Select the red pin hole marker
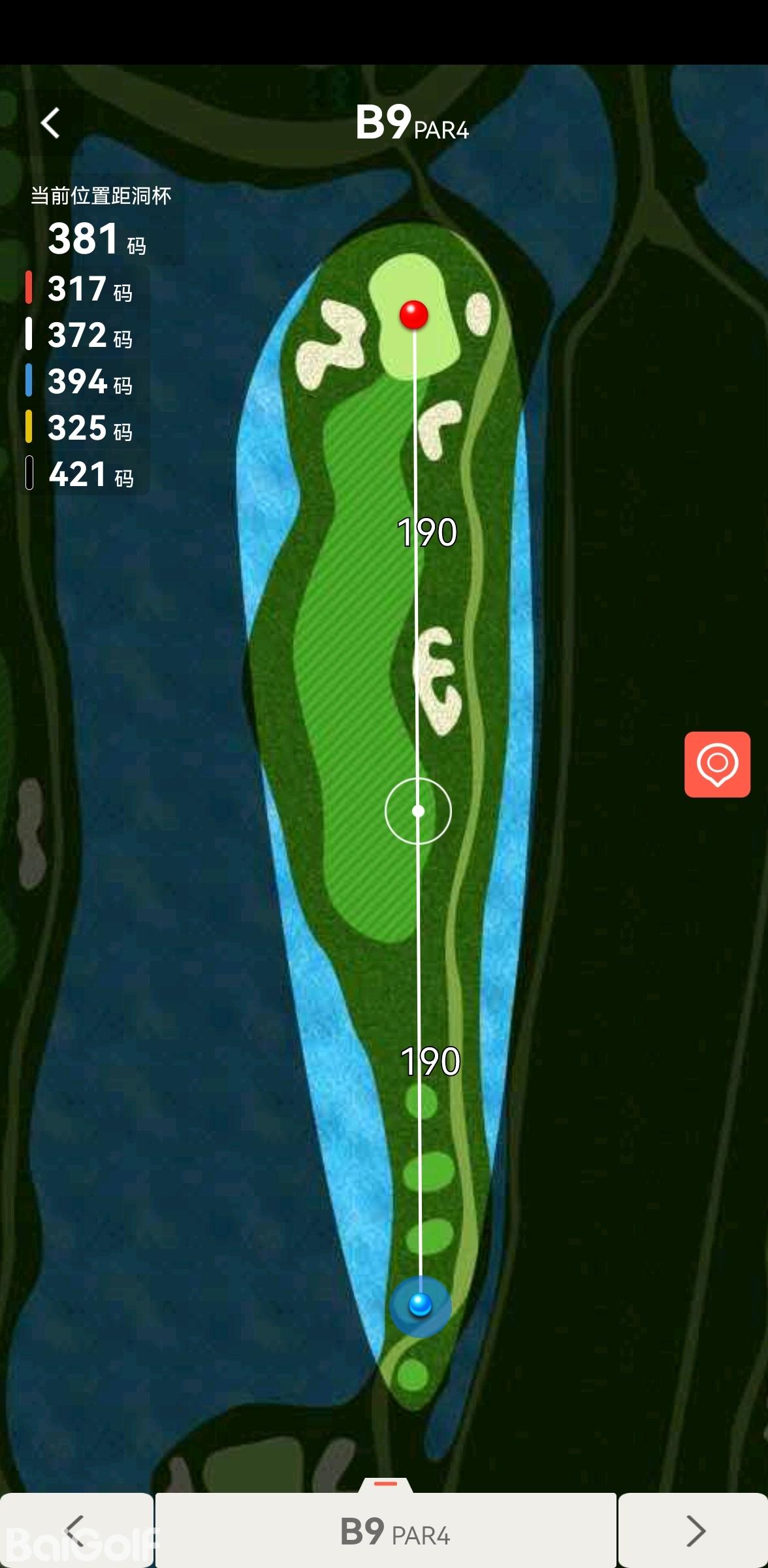 [x=413, y=315]
